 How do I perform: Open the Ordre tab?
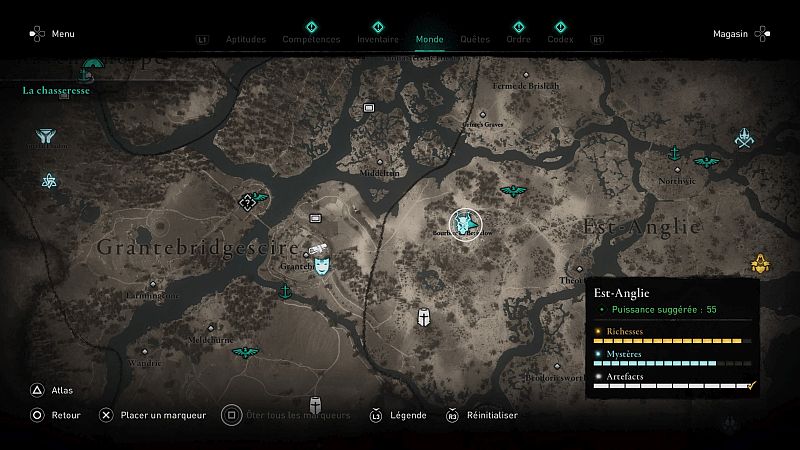coord(518,39)
